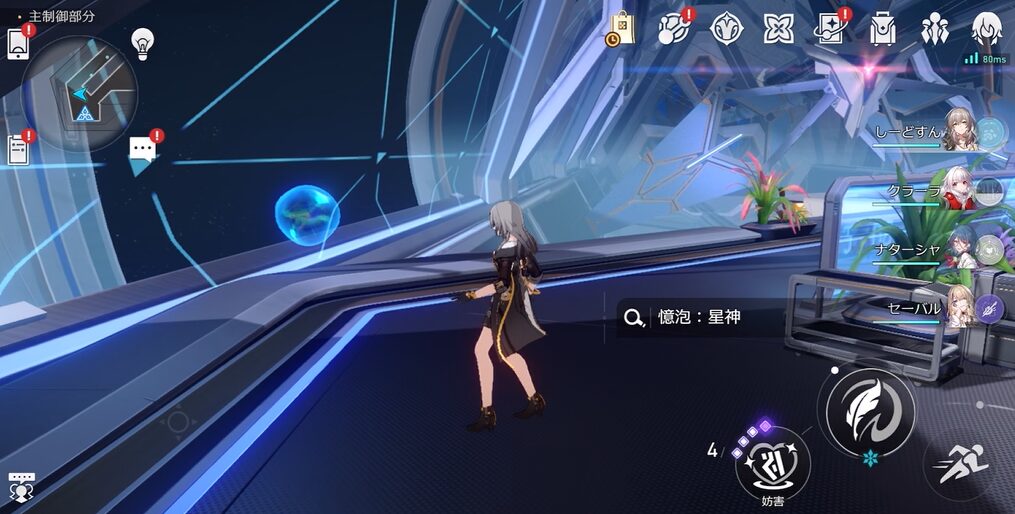Click the round emblem icon in top bar

click(x=726, y=28)
